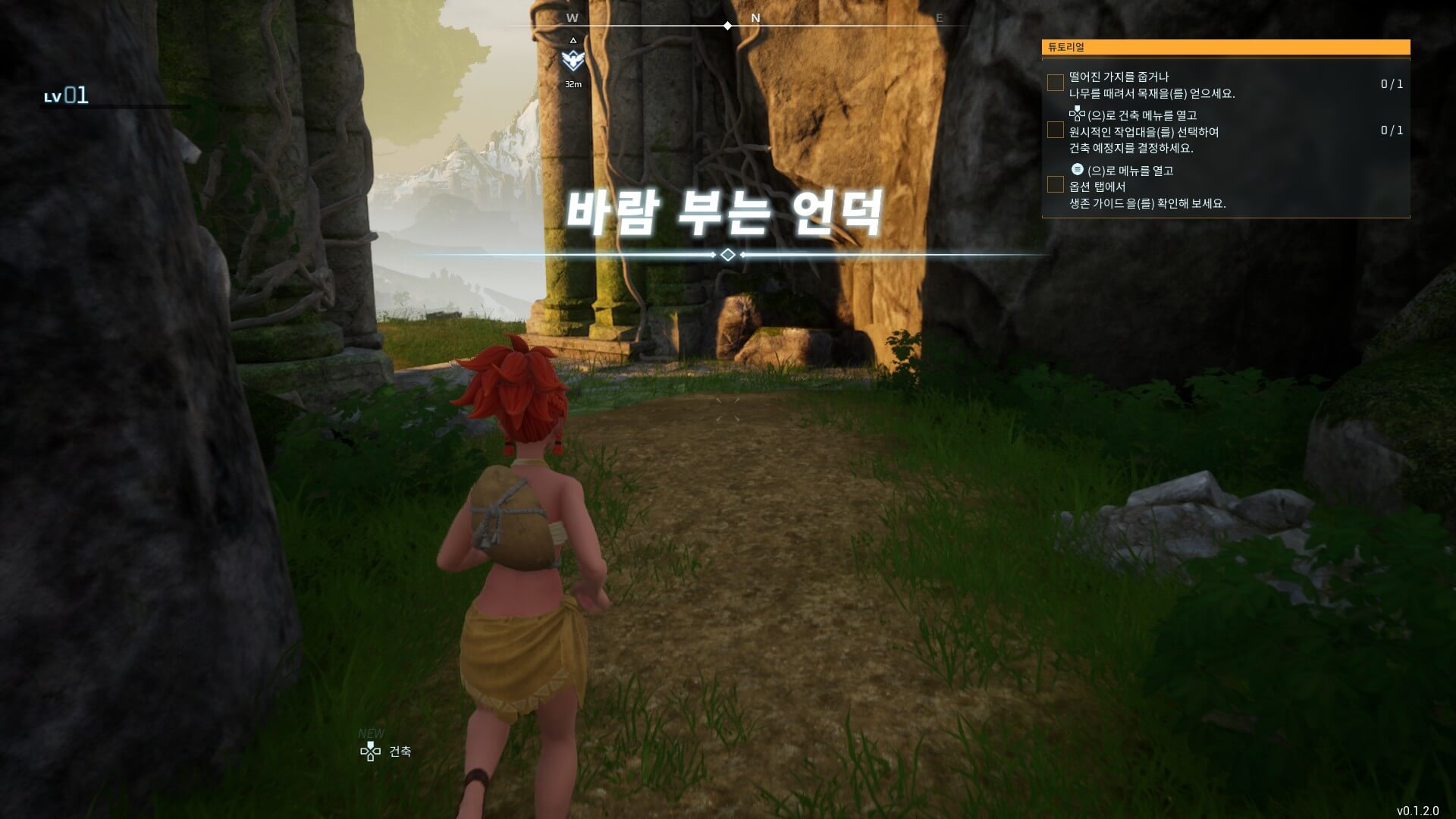Select the LV01 level badge
The height and width of the screenshot is (819, 1456).
pyautogui.click(x=67, y=96)
